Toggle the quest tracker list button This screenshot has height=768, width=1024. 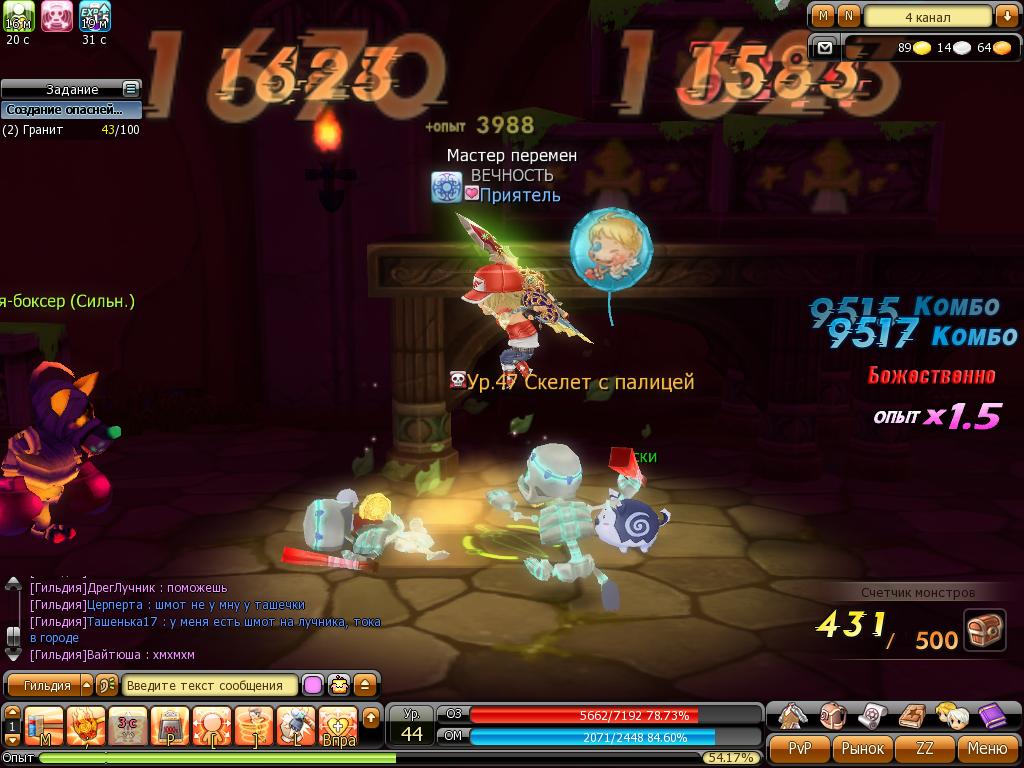pos(130,89)
